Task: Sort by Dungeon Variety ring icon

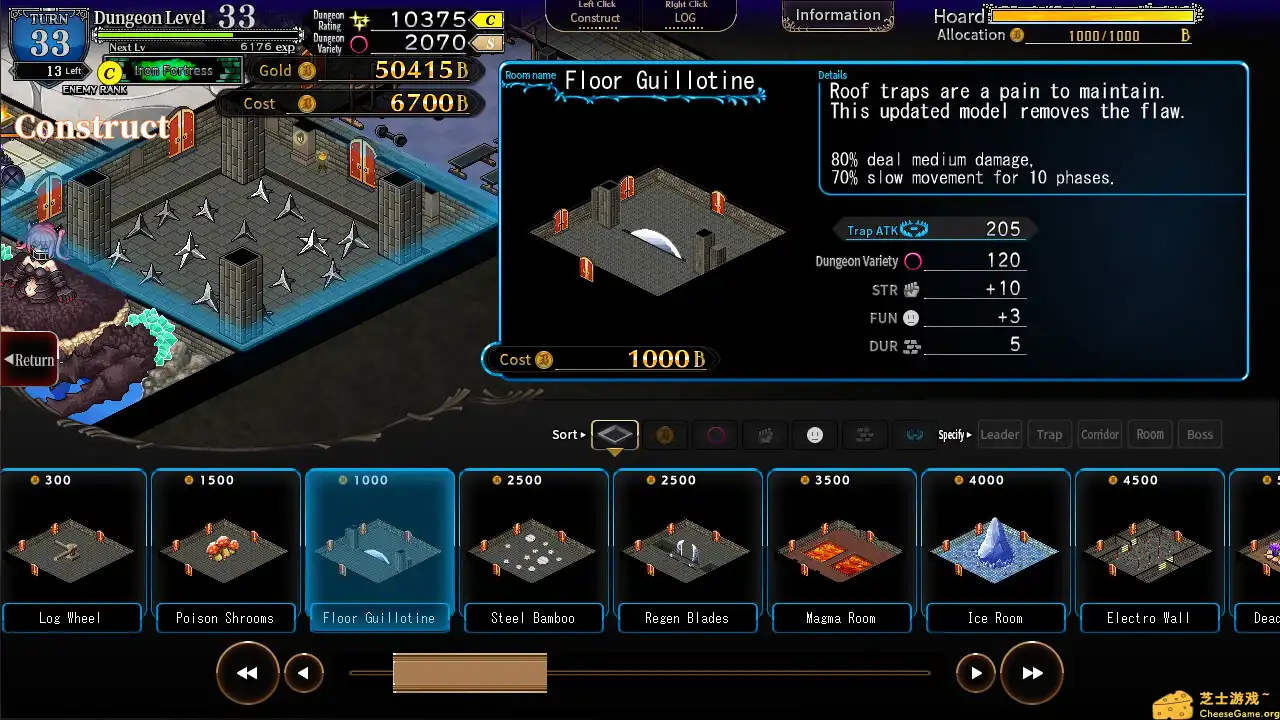Action: point(716,435)
